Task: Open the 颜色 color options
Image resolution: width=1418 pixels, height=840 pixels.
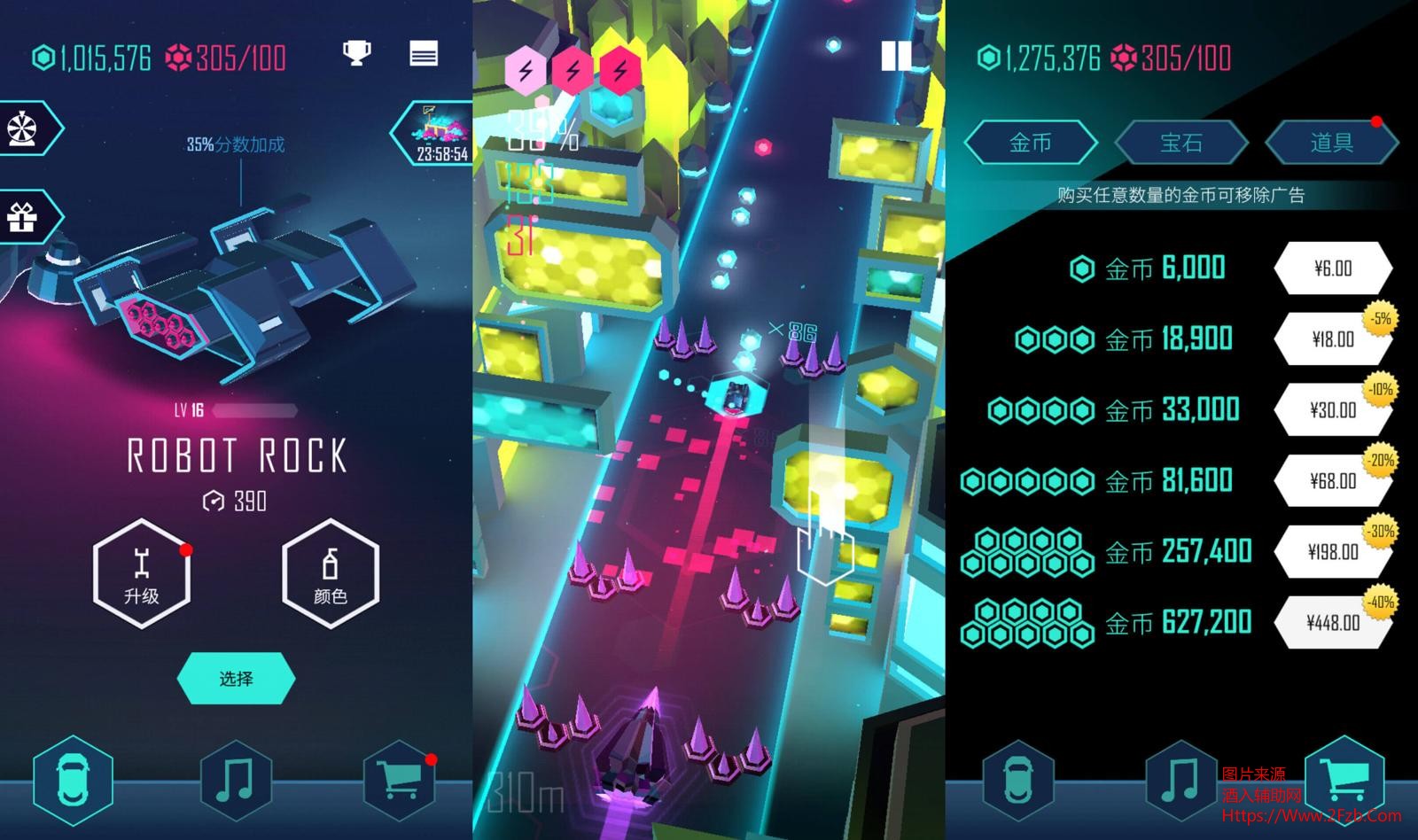Action: click(331, 574)
